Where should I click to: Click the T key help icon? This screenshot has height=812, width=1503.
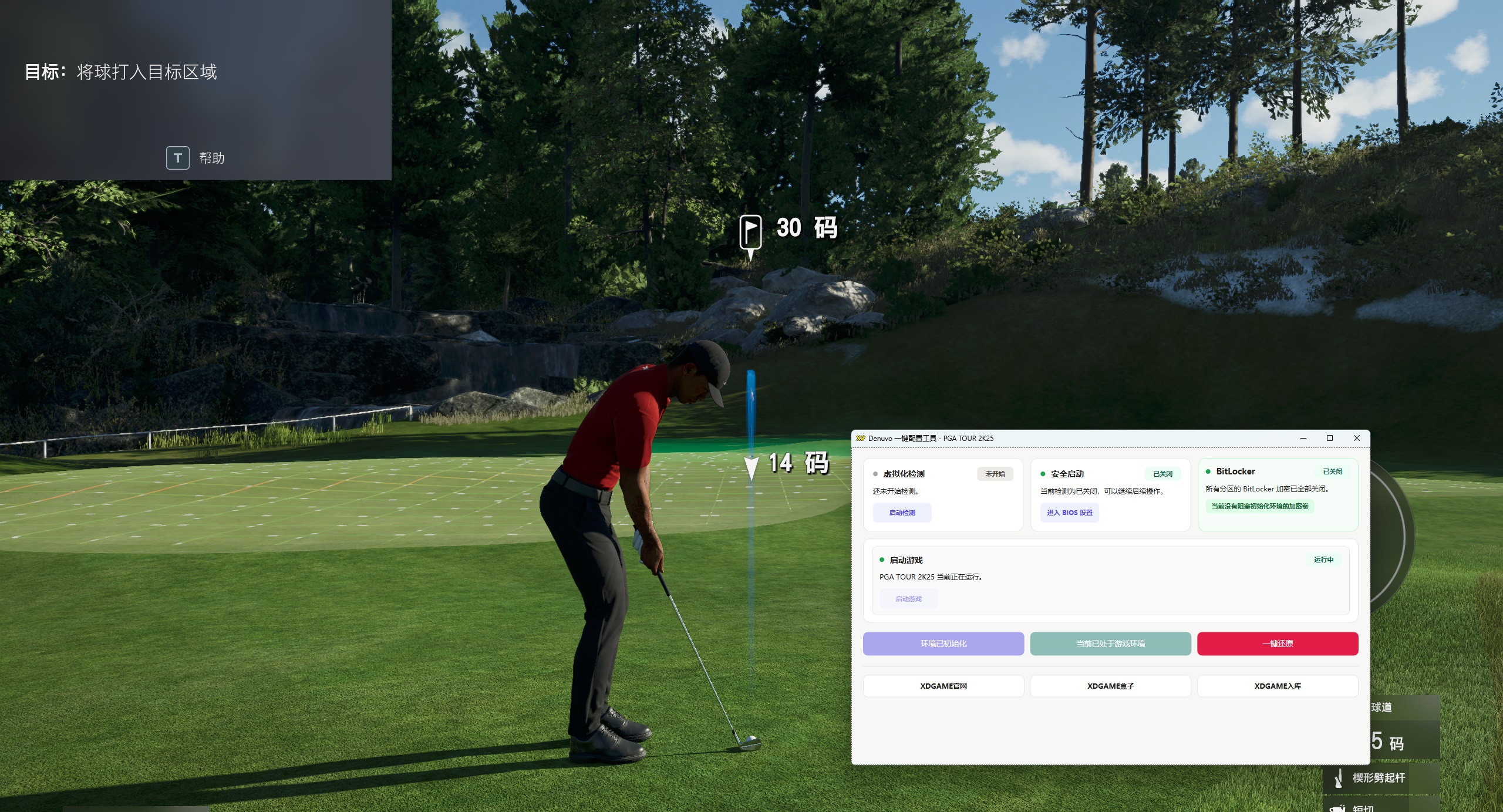point(177,157)
